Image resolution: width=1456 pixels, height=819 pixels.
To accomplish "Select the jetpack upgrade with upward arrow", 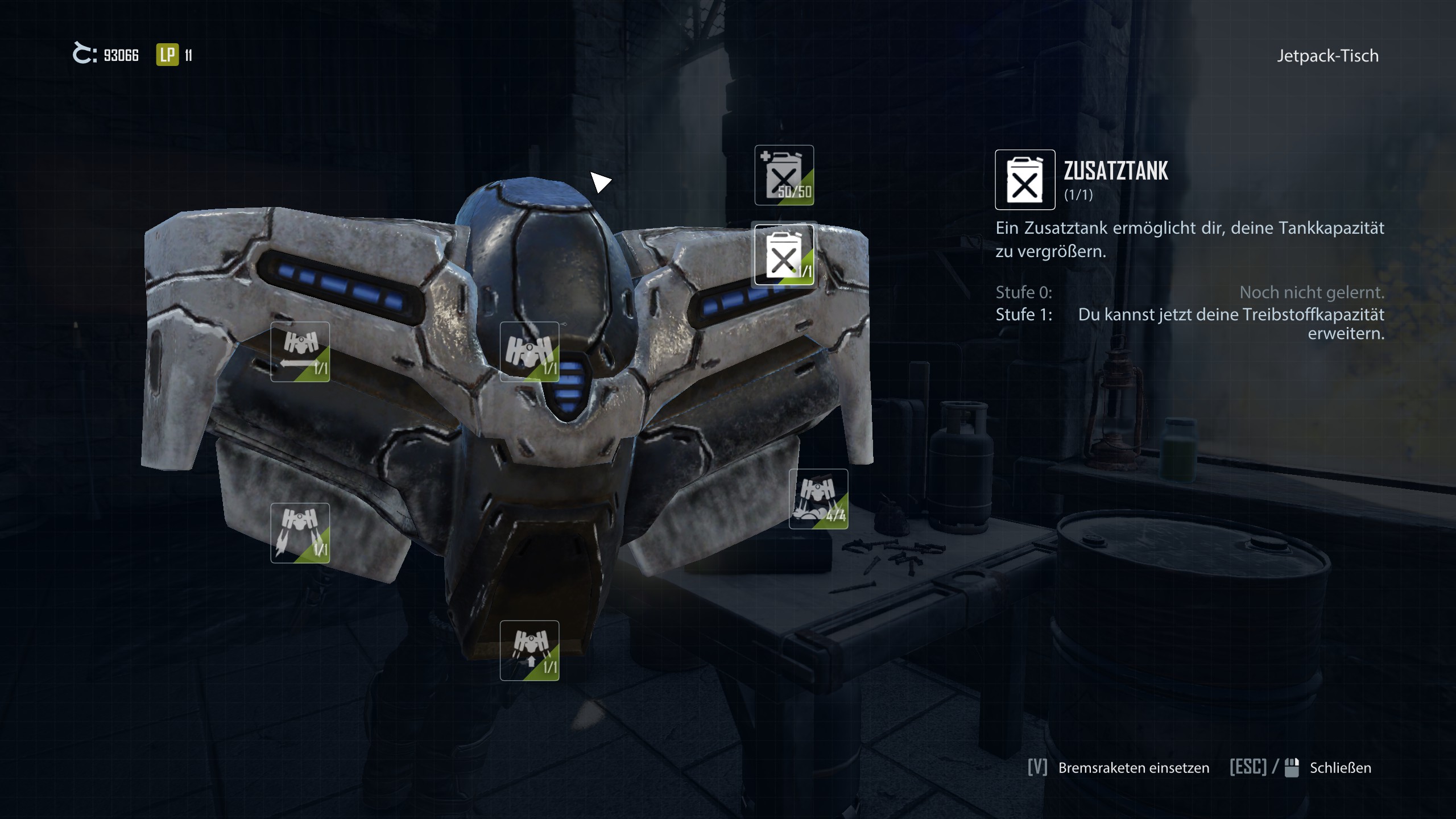I will click(529, 650).
